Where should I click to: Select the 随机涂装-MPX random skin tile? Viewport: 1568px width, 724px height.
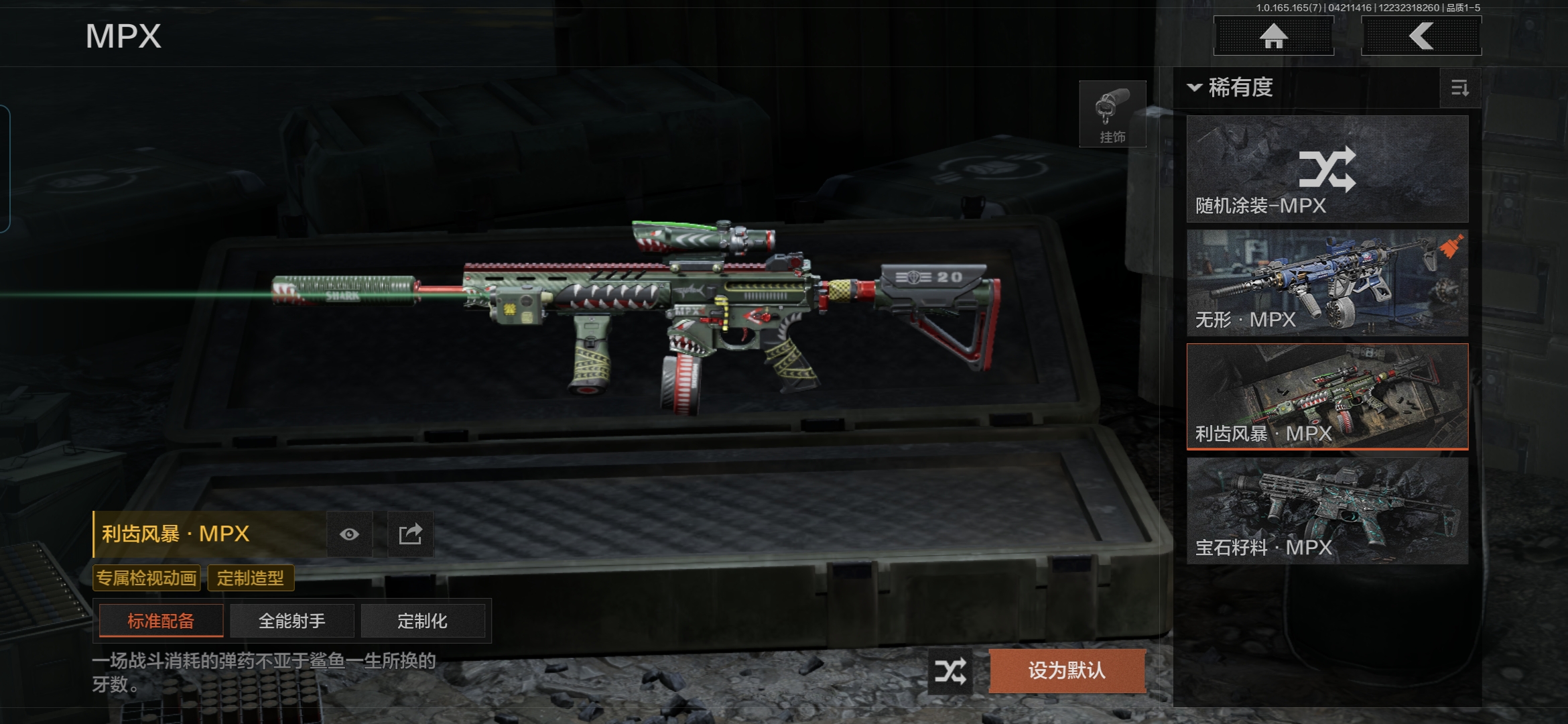(1327, 169)
